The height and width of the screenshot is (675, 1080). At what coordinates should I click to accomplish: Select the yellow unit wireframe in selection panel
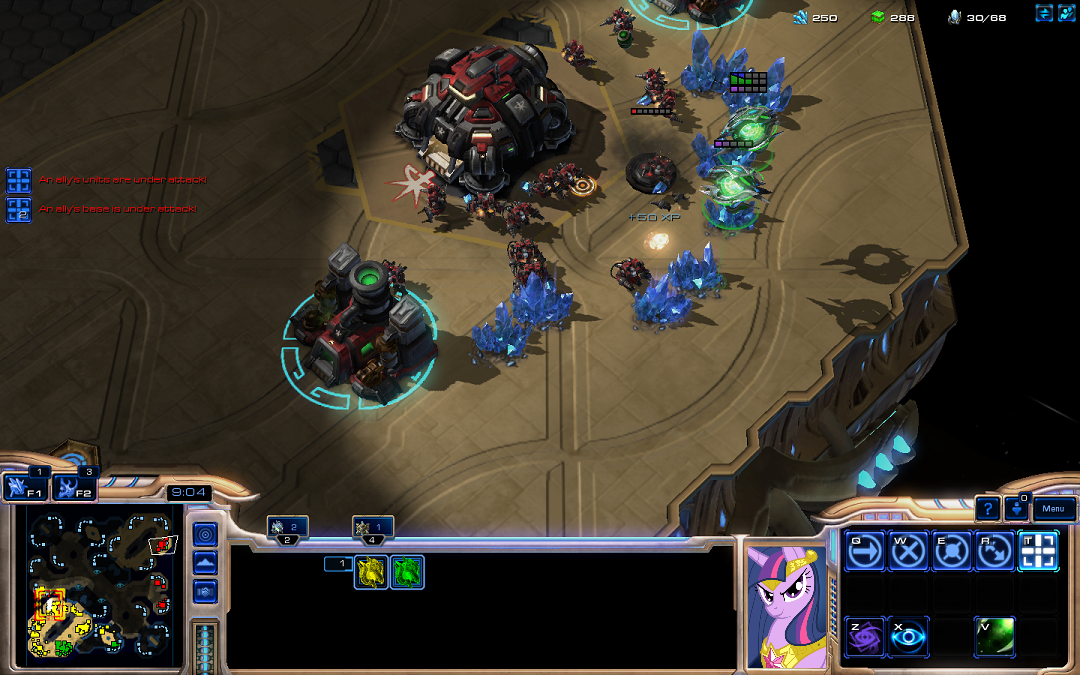(372, 572)
